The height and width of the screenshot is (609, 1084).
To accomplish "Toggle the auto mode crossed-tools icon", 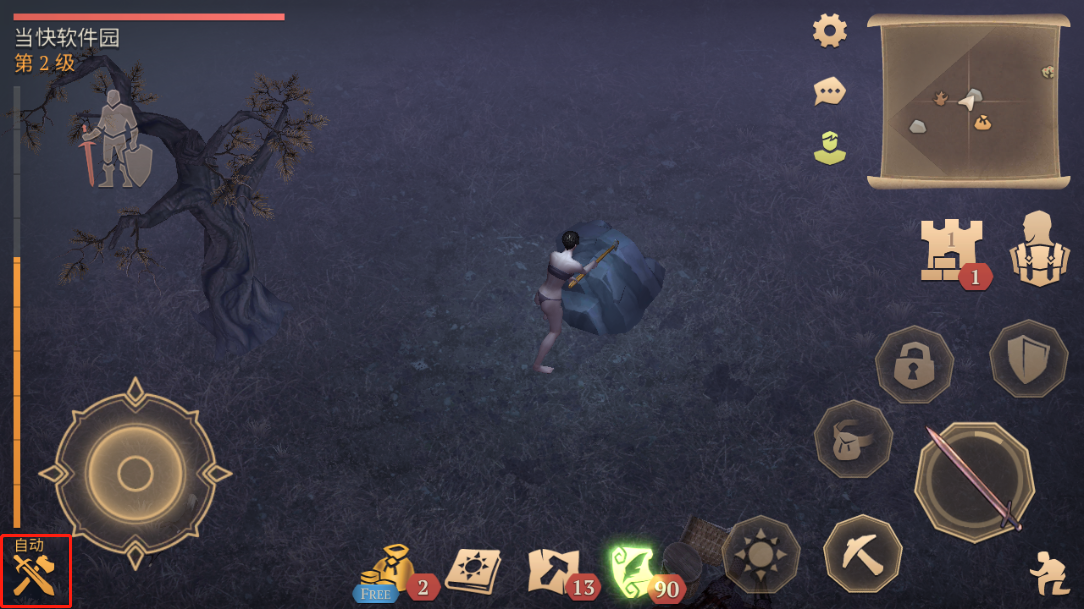I will point(35,573).
